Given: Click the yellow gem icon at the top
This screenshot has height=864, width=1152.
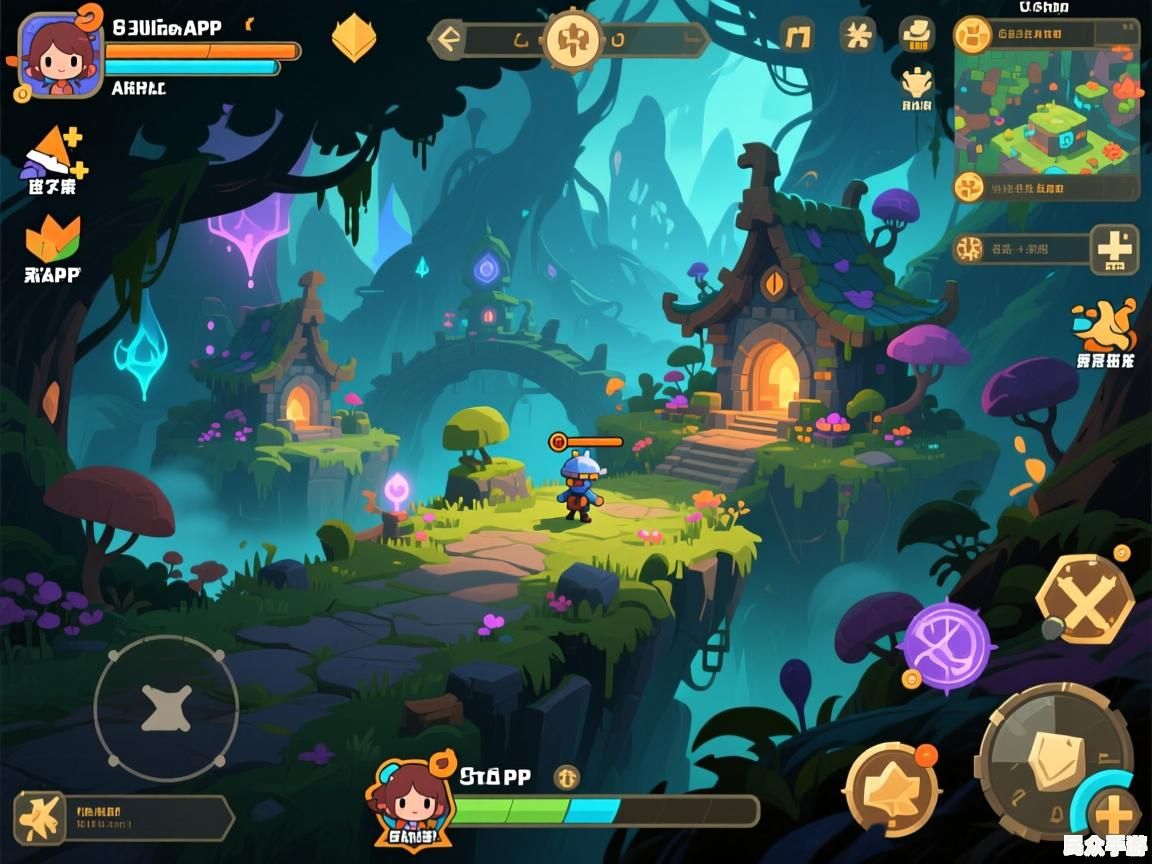Looking at the screenshot, I should point(353,38).
